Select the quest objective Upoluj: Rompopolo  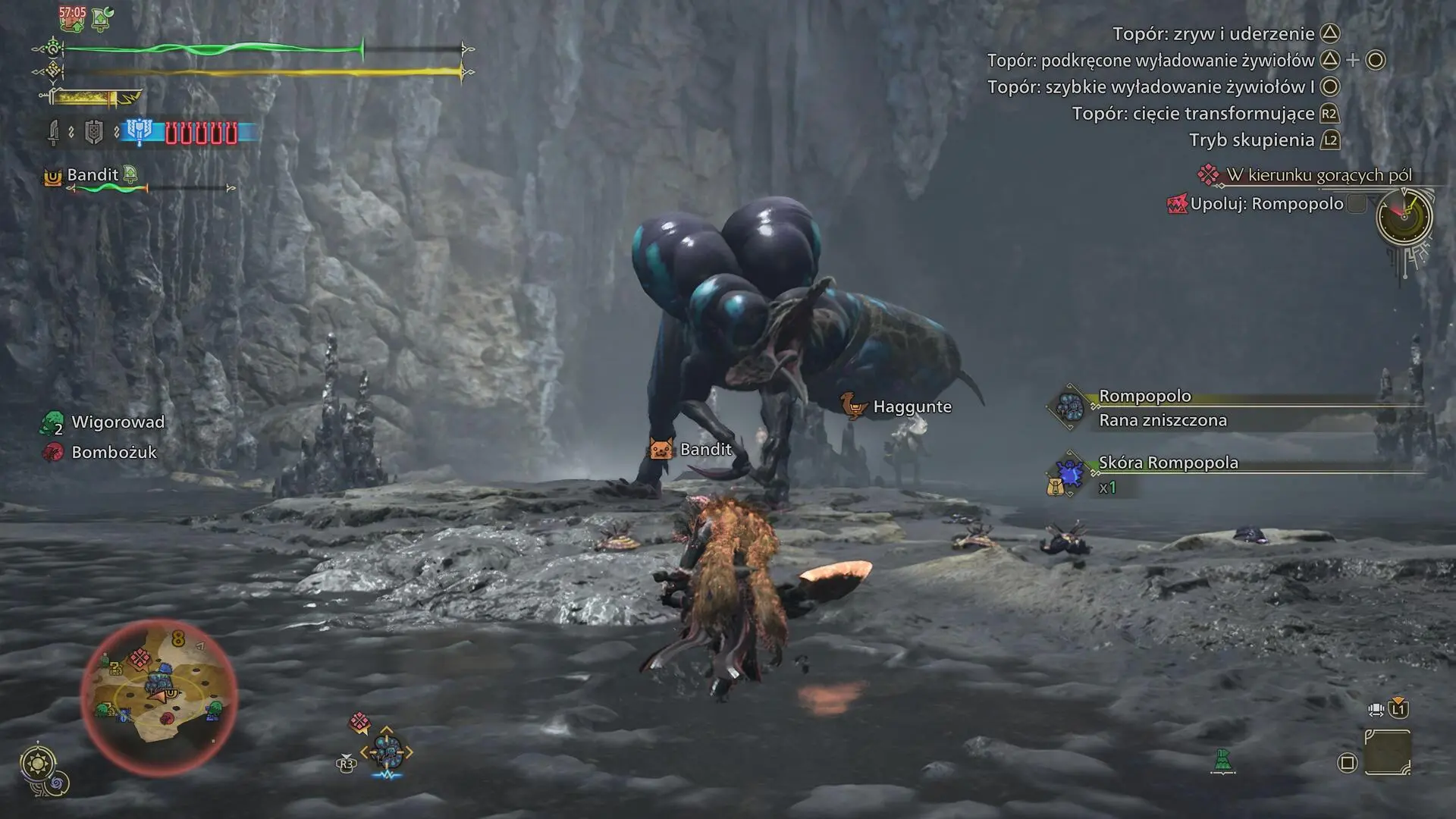tap(1266, 204)
